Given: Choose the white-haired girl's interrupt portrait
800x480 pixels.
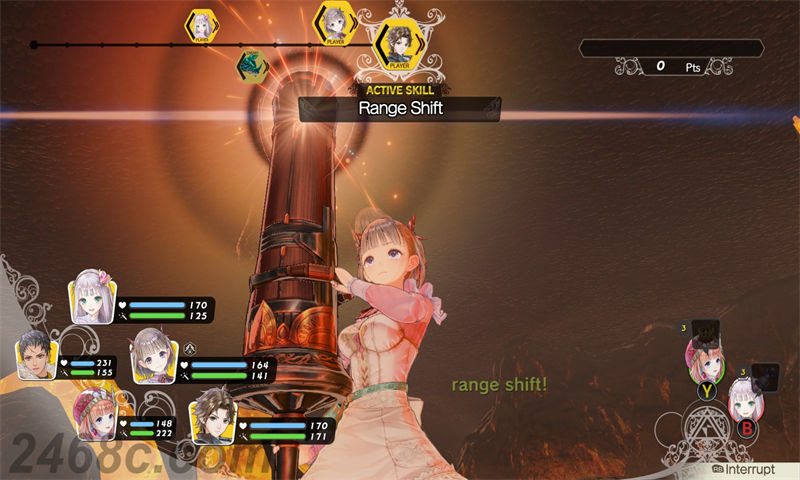Looking at the screenshot, I should (746, 400).
